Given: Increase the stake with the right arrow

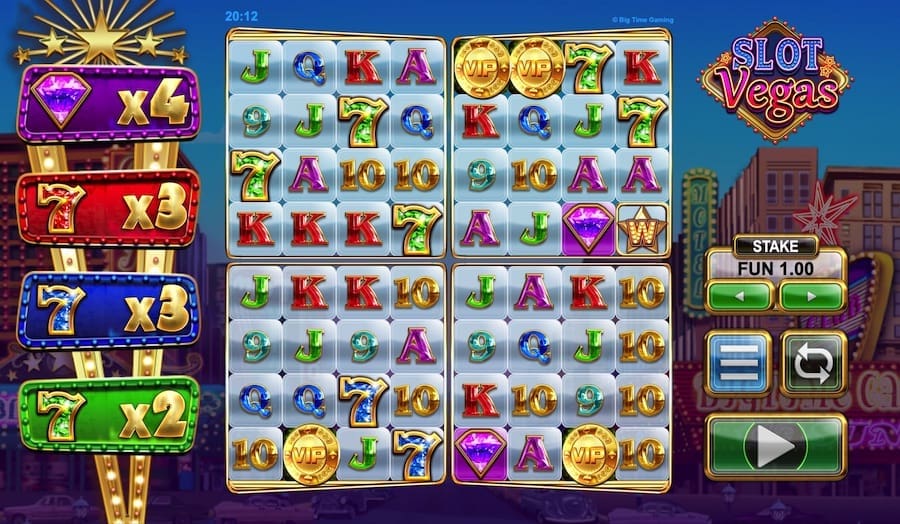Looking at the screenshot, I should (x=812, y=297).
